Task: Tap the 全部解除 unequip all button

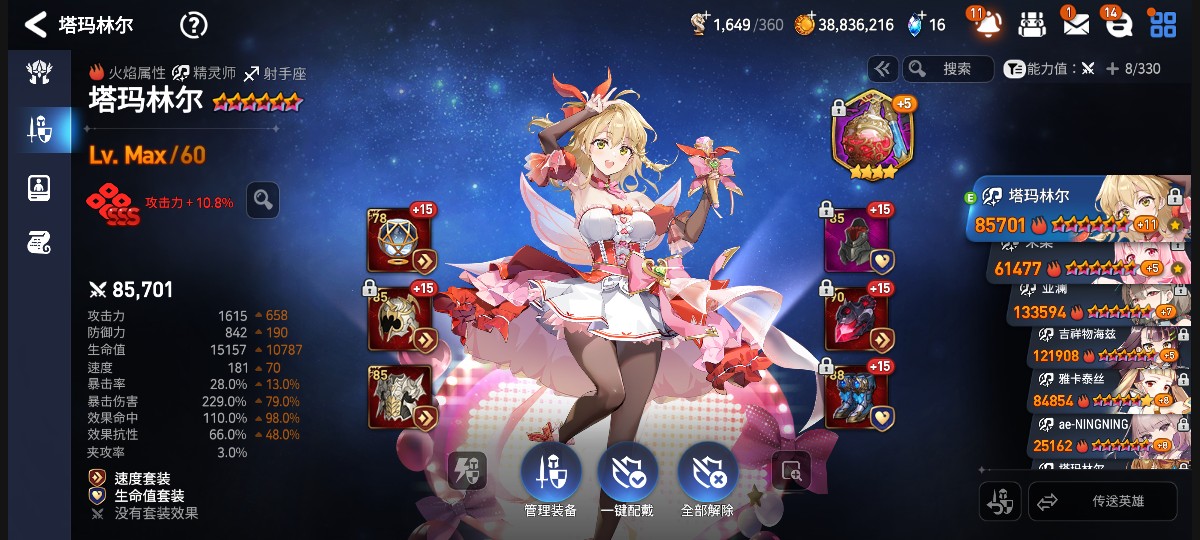Action: [x=707, y=476]
